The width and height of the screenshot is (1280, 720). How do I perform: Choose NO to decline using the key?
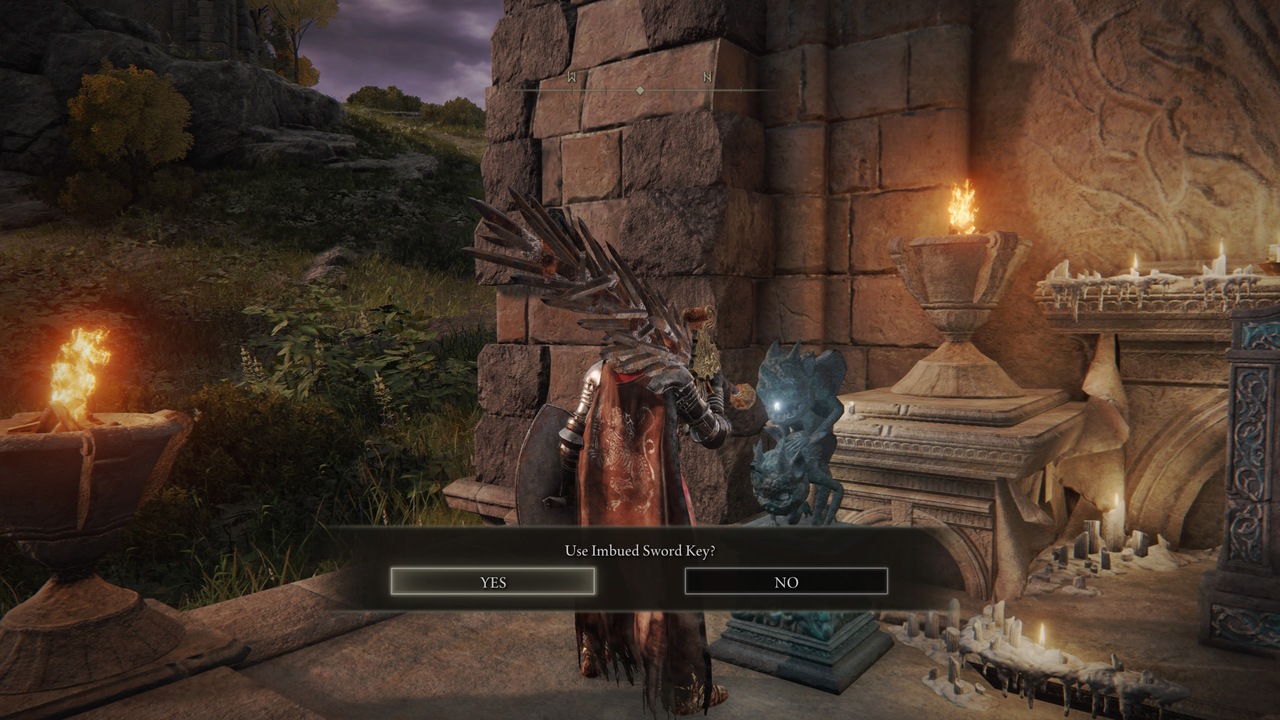pyautogui.click(x=786, y=582)
